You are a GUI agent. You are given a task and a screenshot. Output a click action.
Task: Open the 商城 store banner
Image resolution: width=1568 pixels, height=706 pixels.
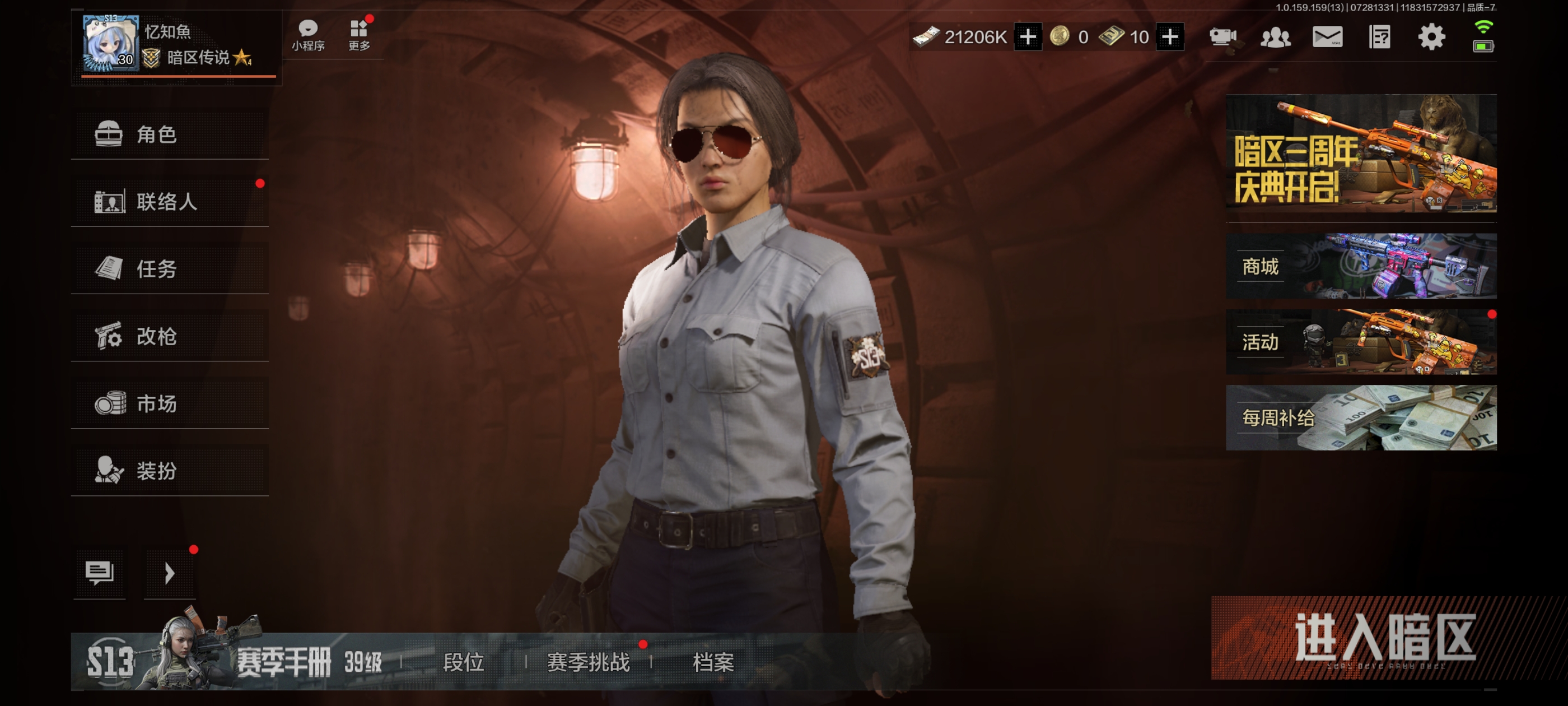pyautogui.click(x=1360, y=266)
